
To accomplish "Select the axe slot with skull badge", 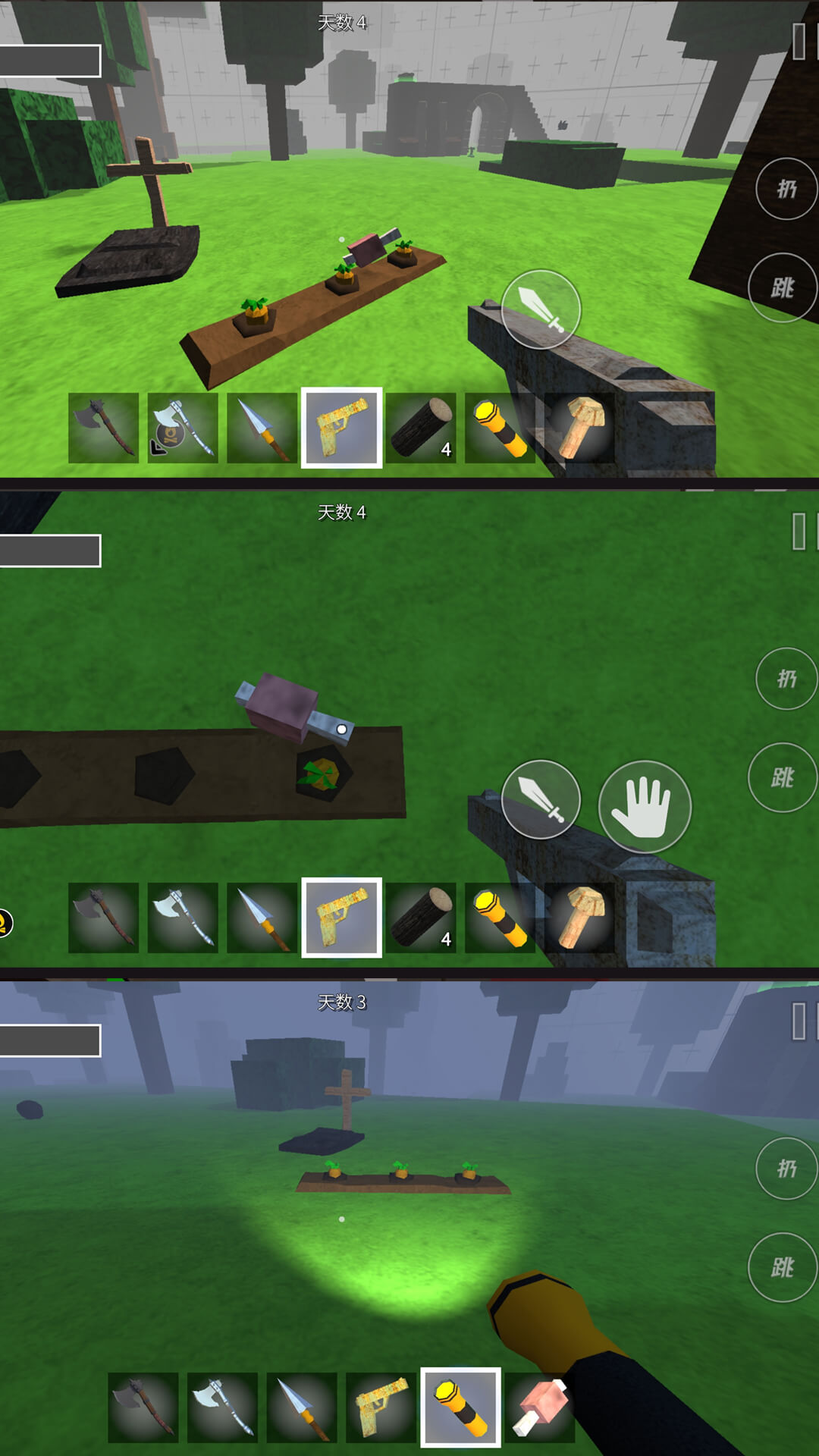I will [x=183, y=428].
